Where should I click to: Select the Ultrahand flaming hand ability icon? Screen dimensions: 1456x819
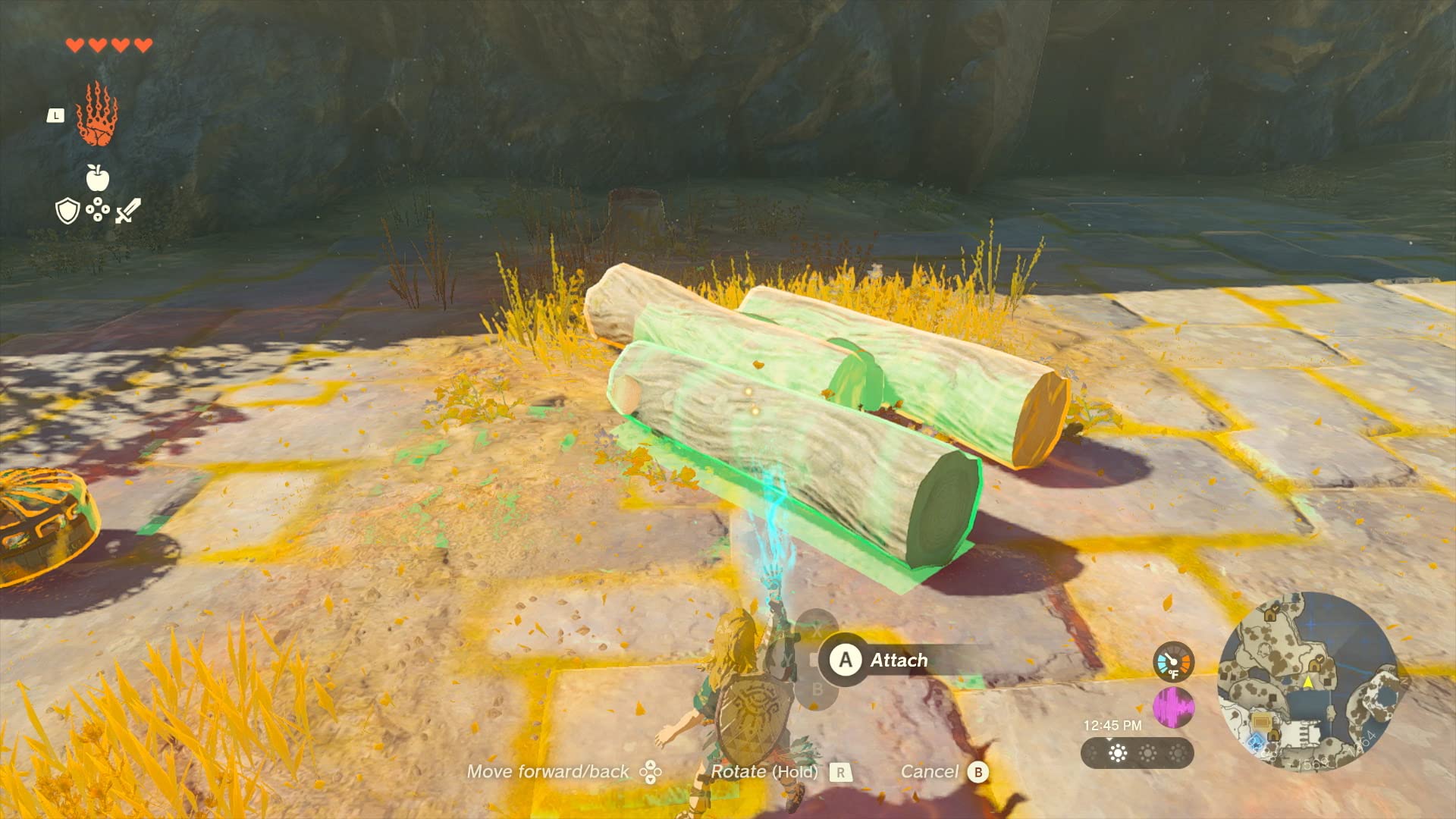[x=97, y=115]
